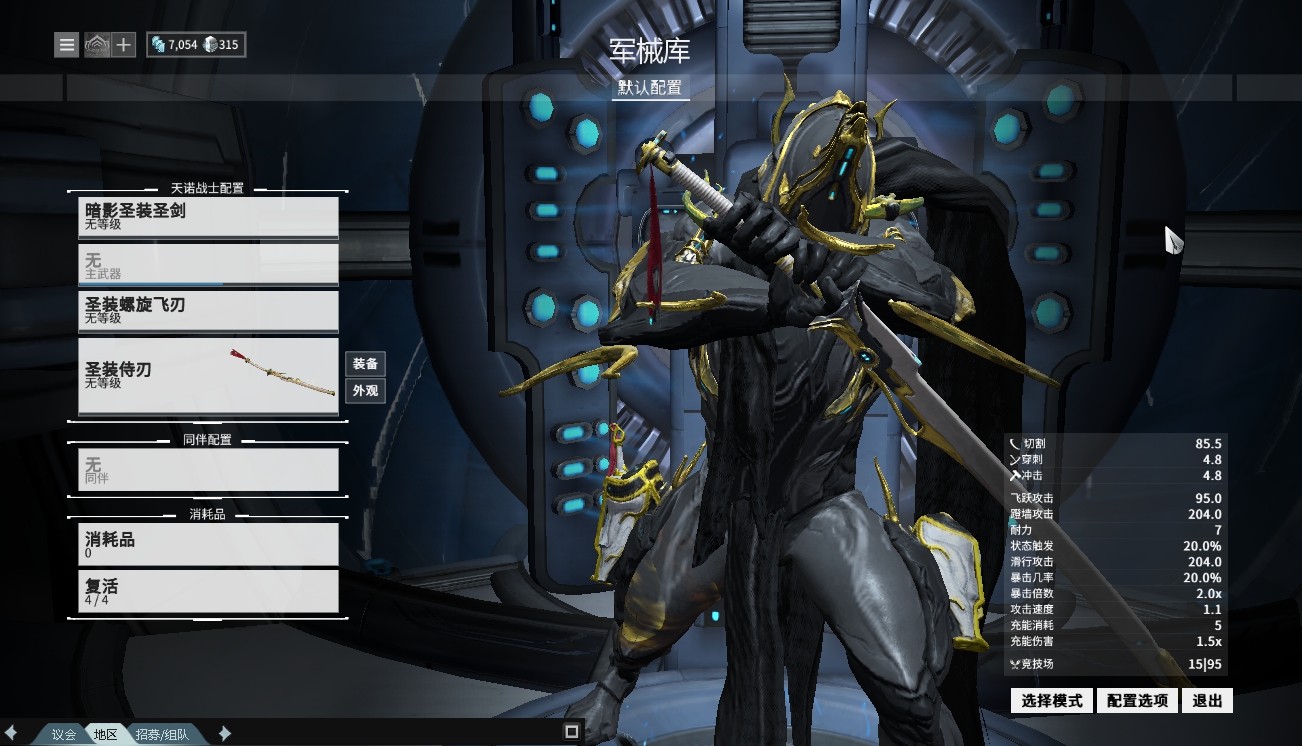1302x746 pixels.
Task: Switch to the 地区 chat tab
Action: 106,734
